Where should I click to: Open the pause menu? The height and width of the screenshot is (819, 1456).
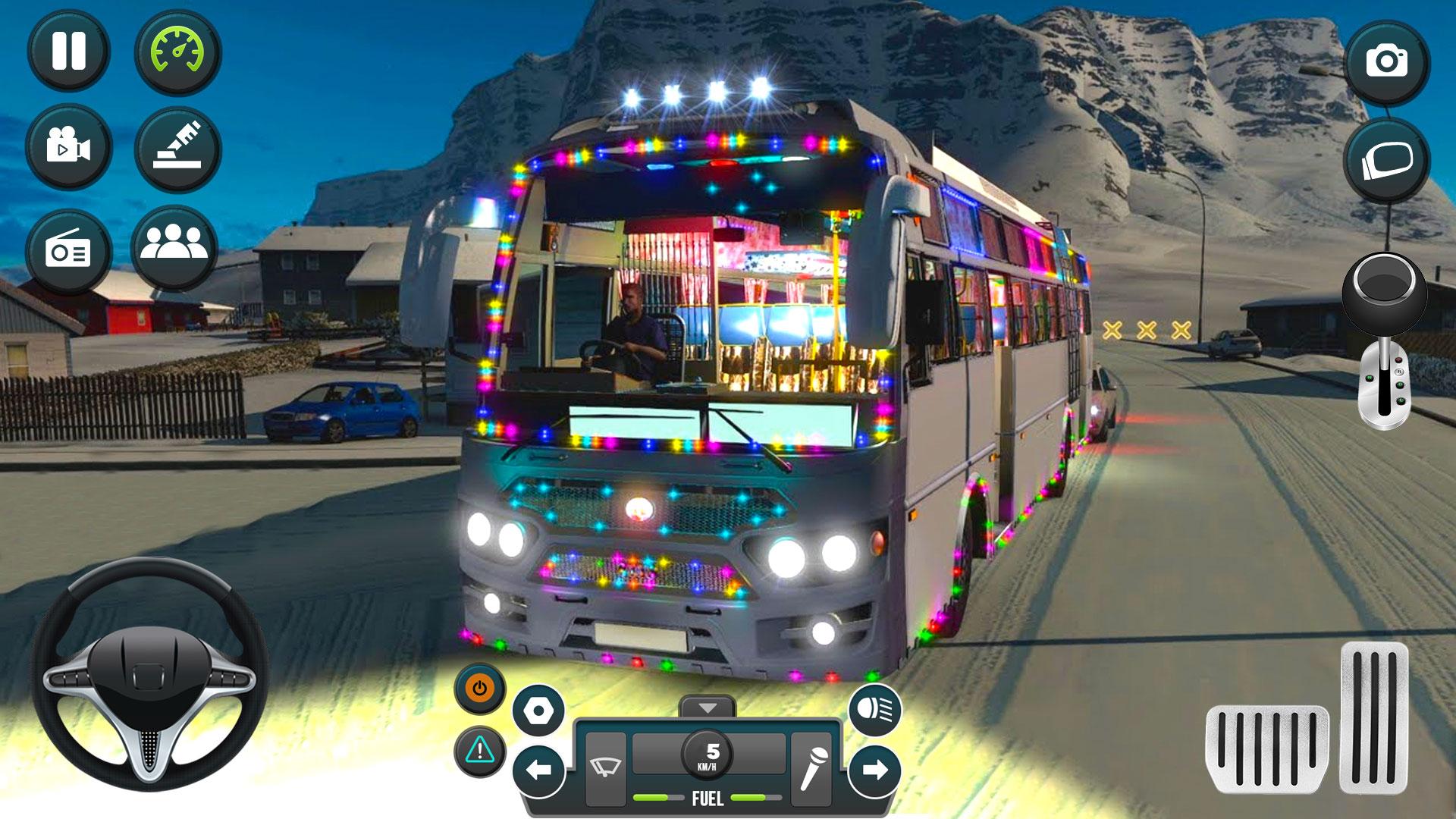click(67, 52)
